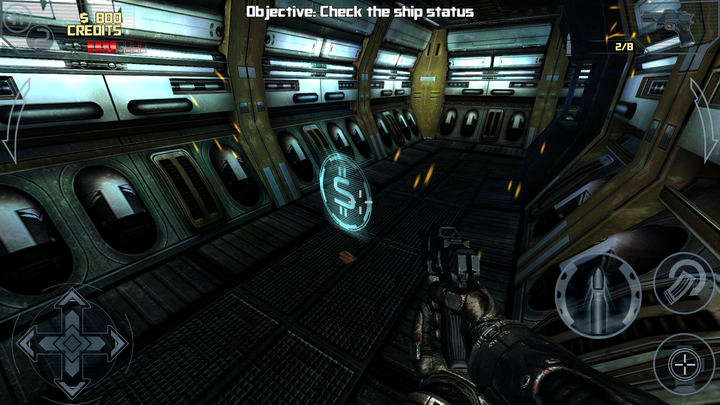Reload with the magazine reload button

tap(683, 281)
